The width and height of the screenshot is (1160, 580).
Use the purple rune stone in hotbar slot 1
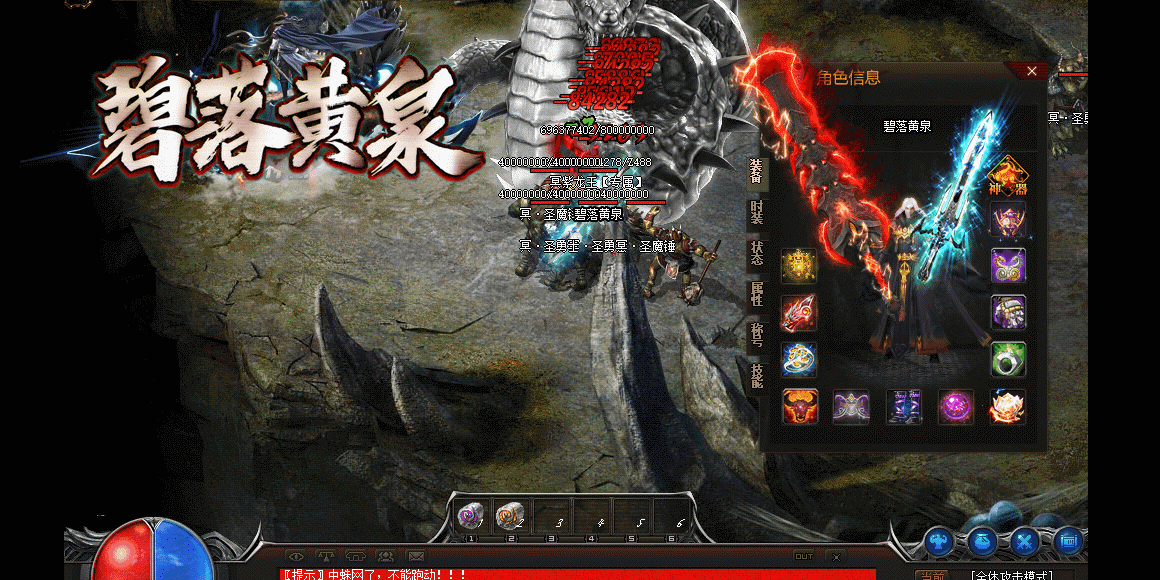pyautogui.click(x=470, y=516)
